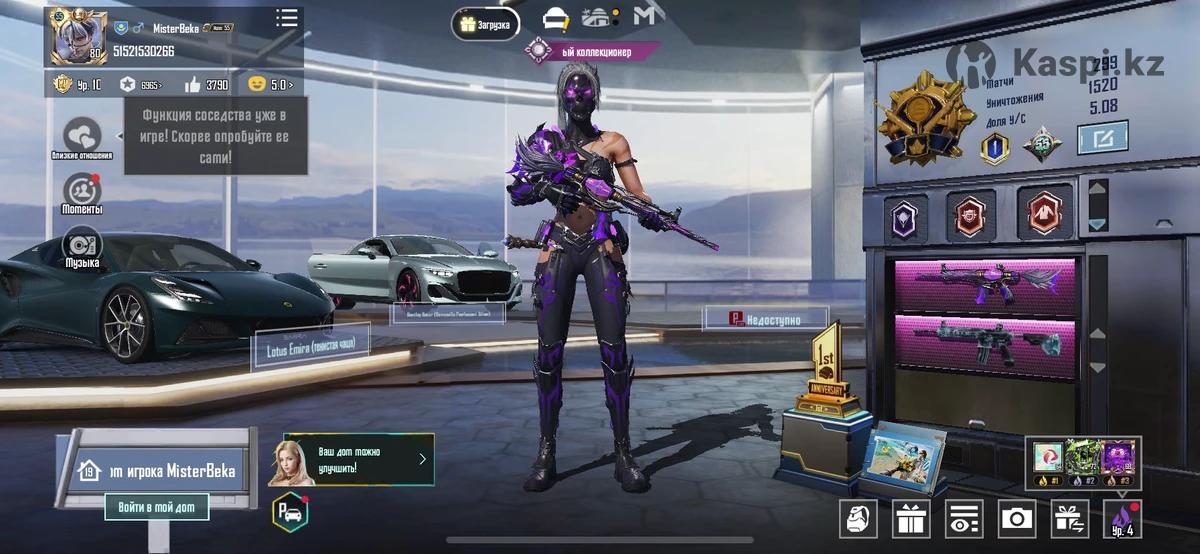Open the home upgrade prompt
The image size is (1200, 554).
click(x=350, y=460)
